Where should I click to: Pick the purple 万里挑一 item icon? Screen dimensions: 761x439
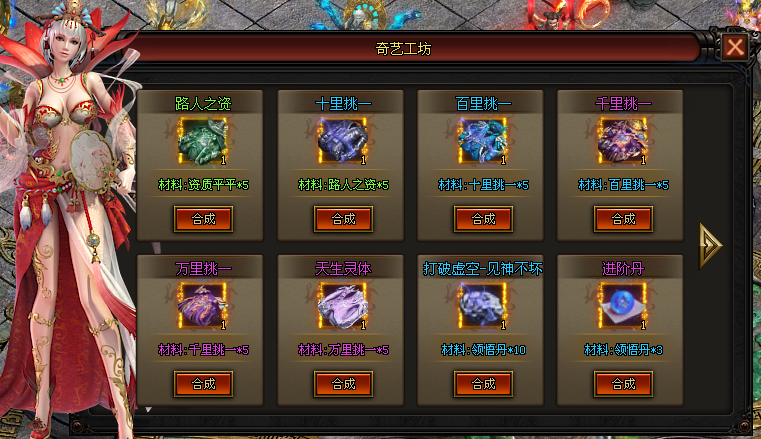pyautogui.click(x=203, y=306)
